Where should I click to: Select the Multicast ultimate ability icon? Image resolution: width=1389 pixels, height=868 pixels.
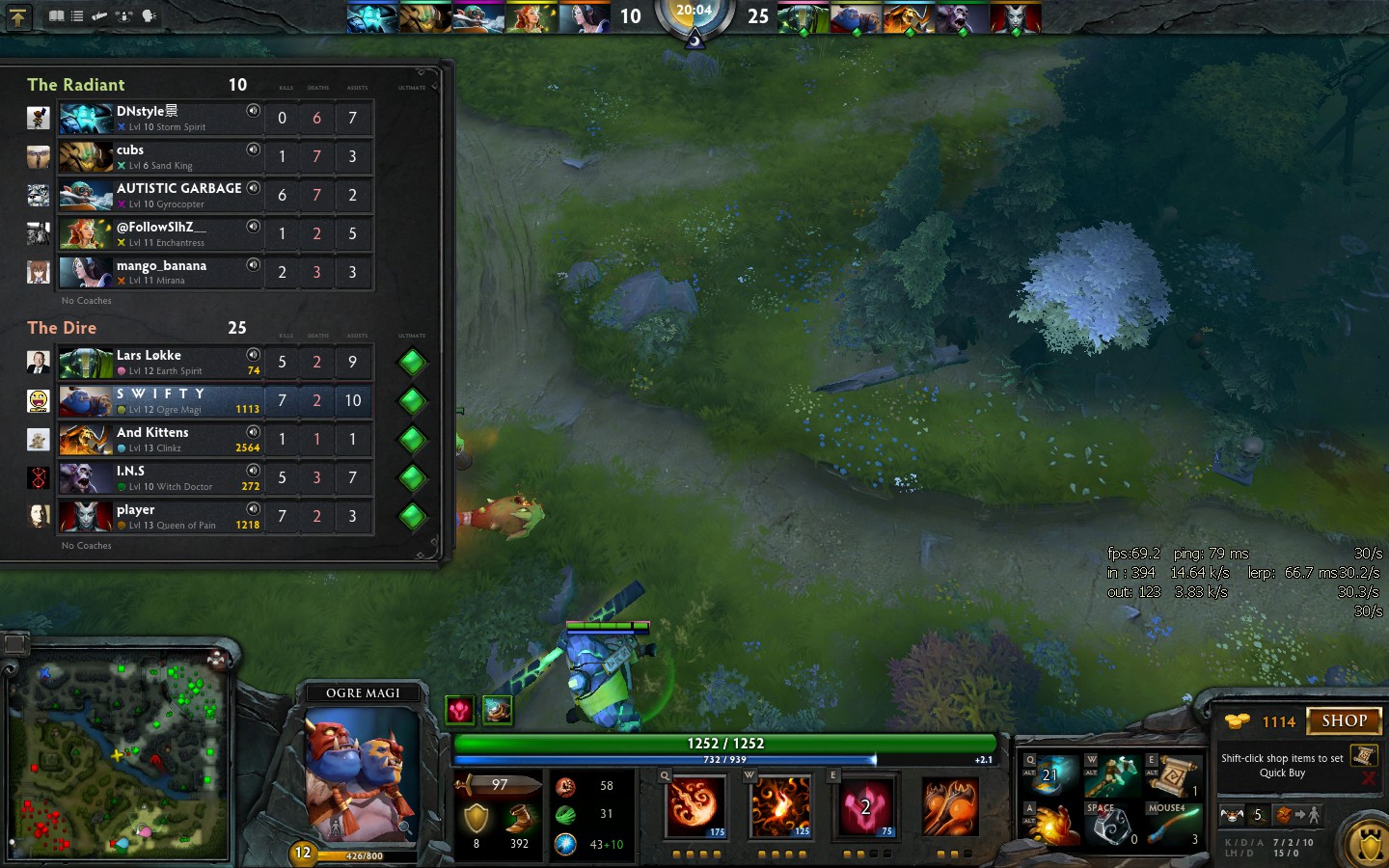[950, 805]
